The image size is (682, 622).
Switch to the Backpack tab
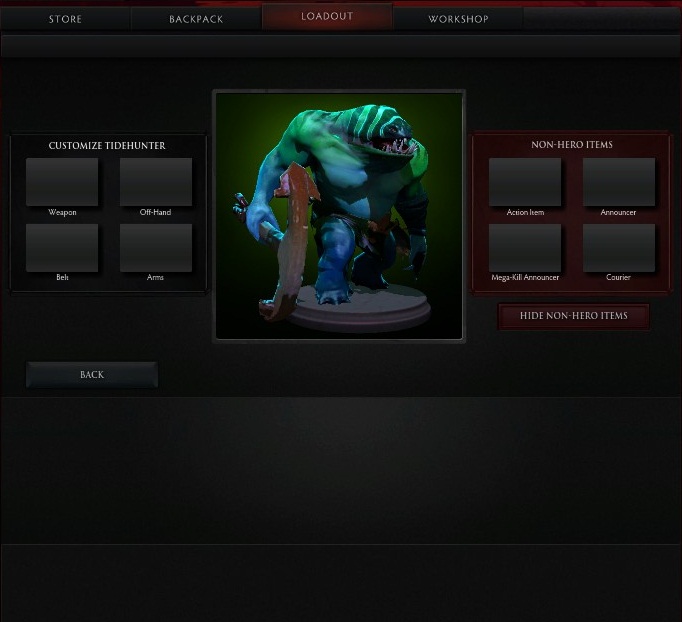tap(196, 19)
